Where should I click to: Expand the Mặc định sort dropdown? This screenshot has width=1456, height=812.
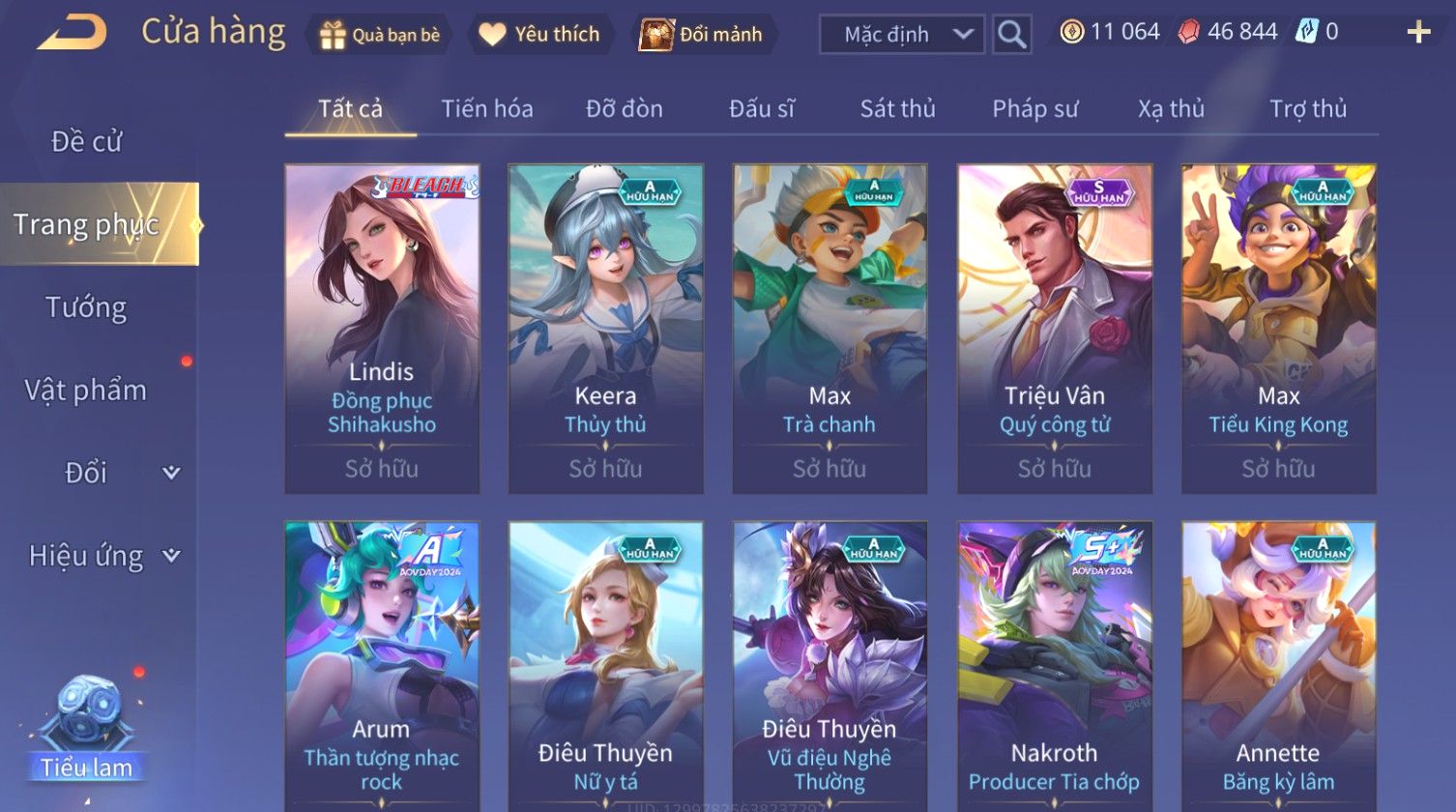pos(901,35)
